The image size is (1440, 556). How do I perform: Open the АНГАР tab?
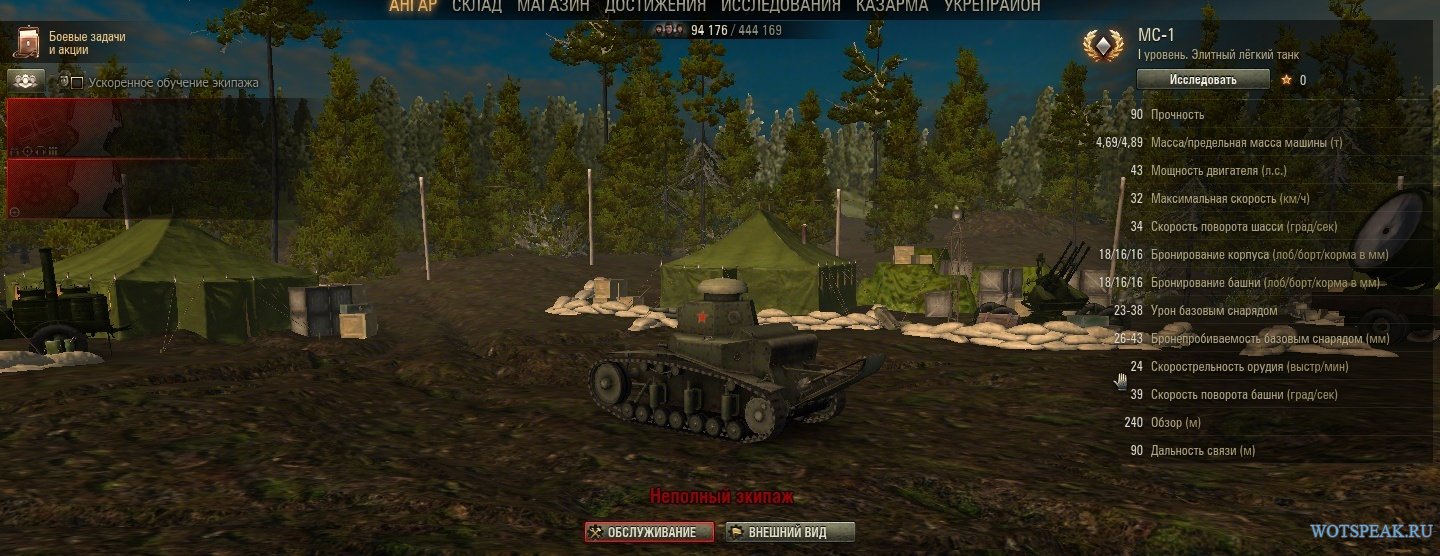pyautogui.click(x=413, y=7)
